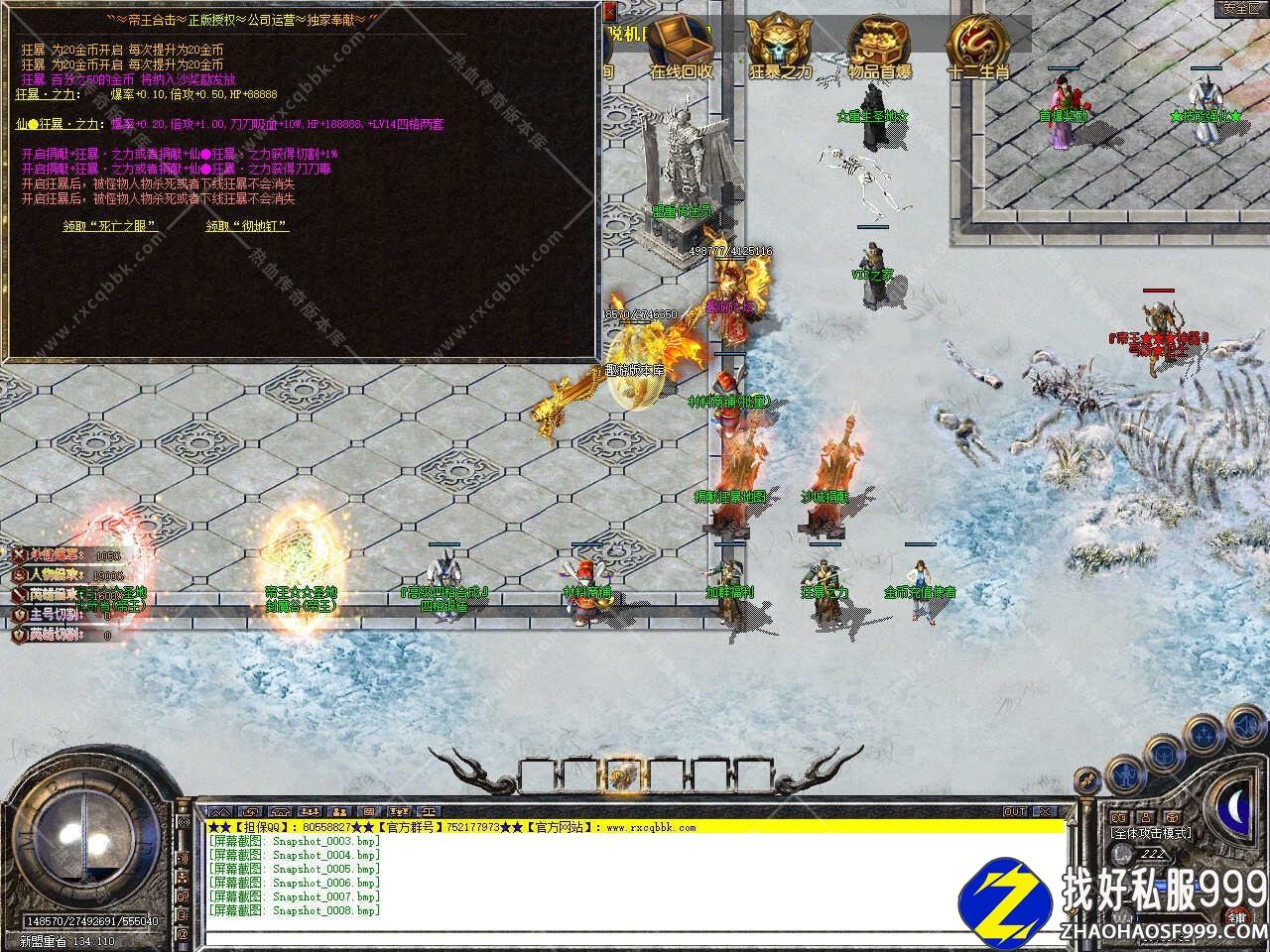Switch the 全体攻击模式 attack mode
Screen dimensions: 1270x952
(1152, 833)
